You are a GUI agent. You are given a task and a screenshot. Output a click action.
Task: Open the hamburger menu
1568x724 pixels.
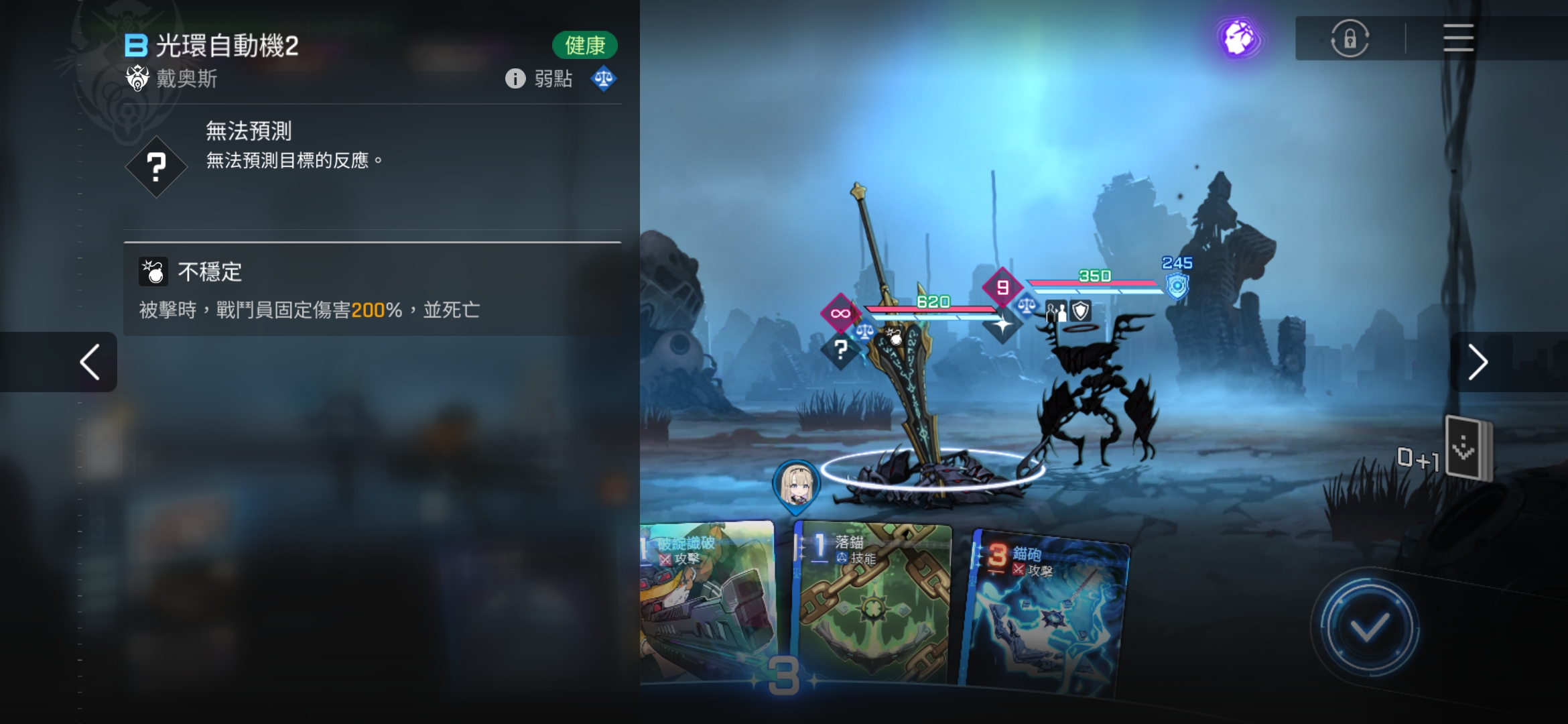[1457, 38]
